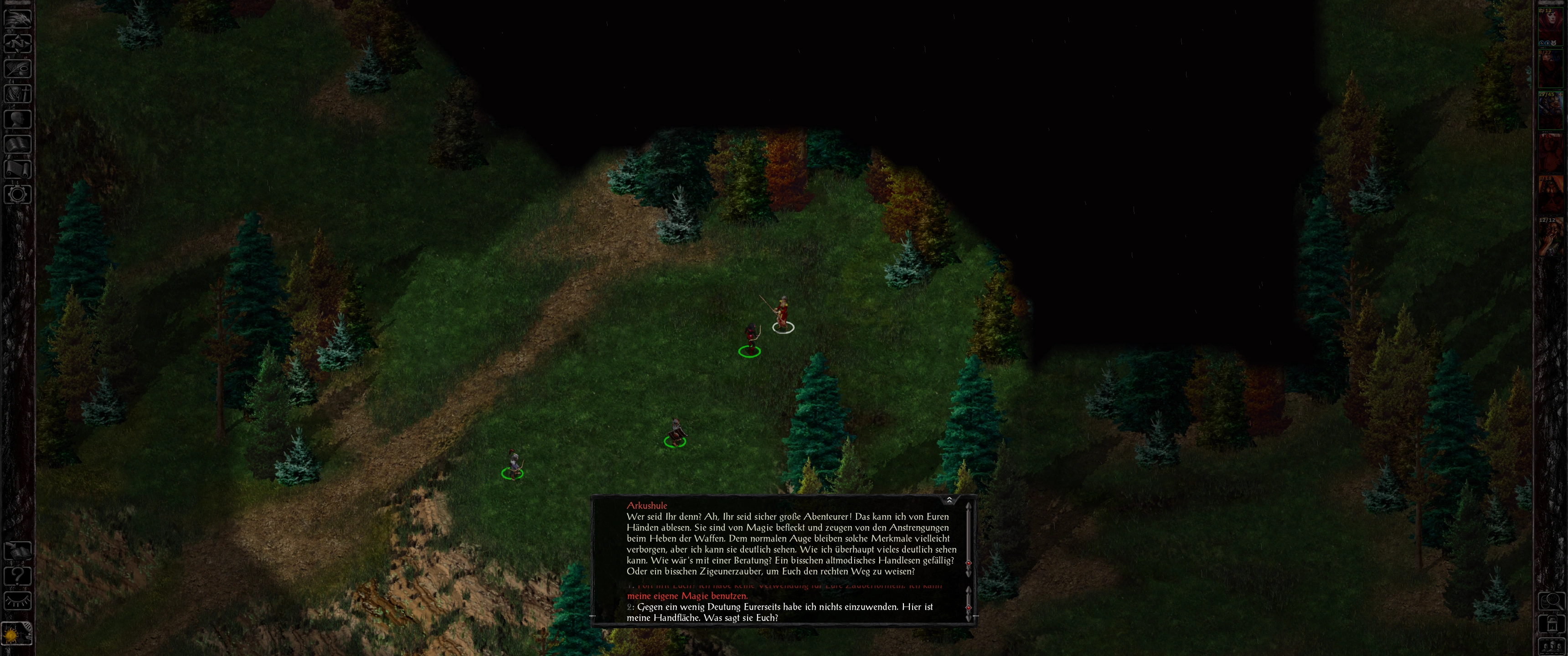Open inventory with armor and sword icon
Image resolution: width=1568 pixels, height=656 pixels.
(x=17, y=94)
